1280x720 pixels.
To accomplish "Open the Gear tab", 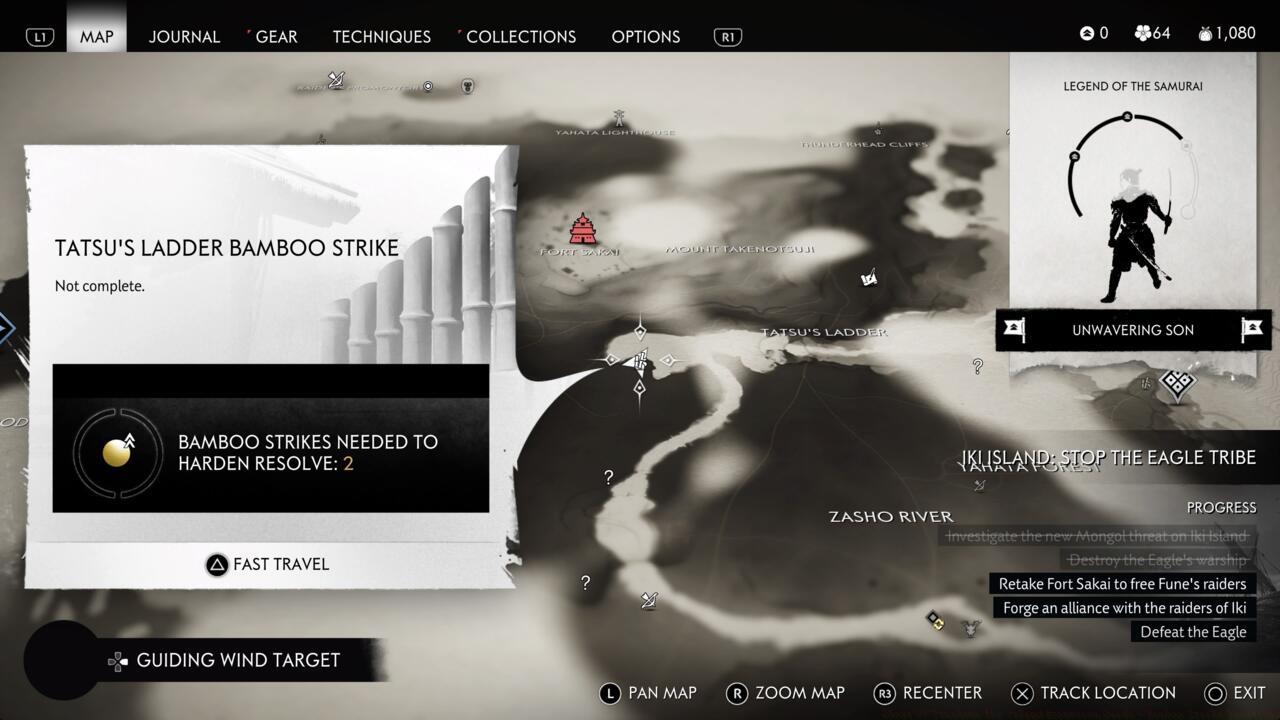I will point(275,36).
